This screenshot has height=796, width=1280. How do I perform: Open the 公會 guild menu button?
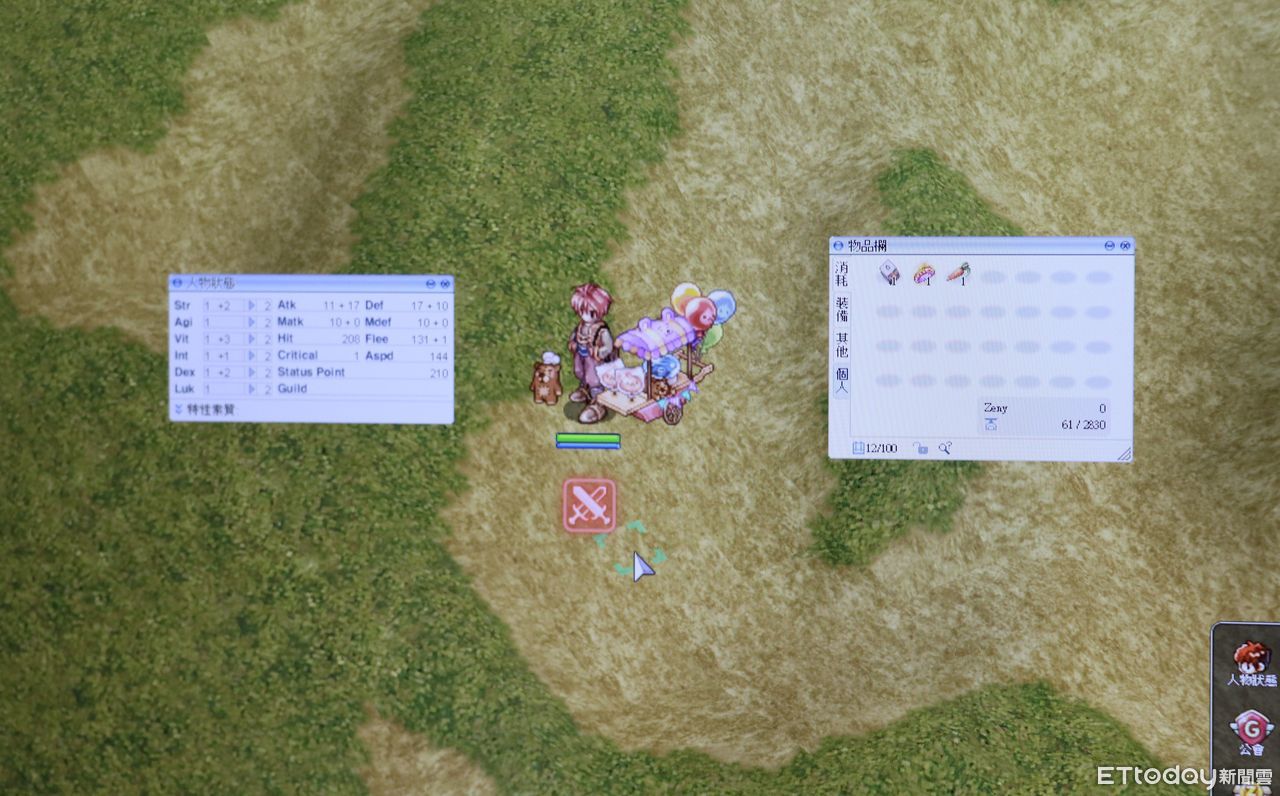1250,731
